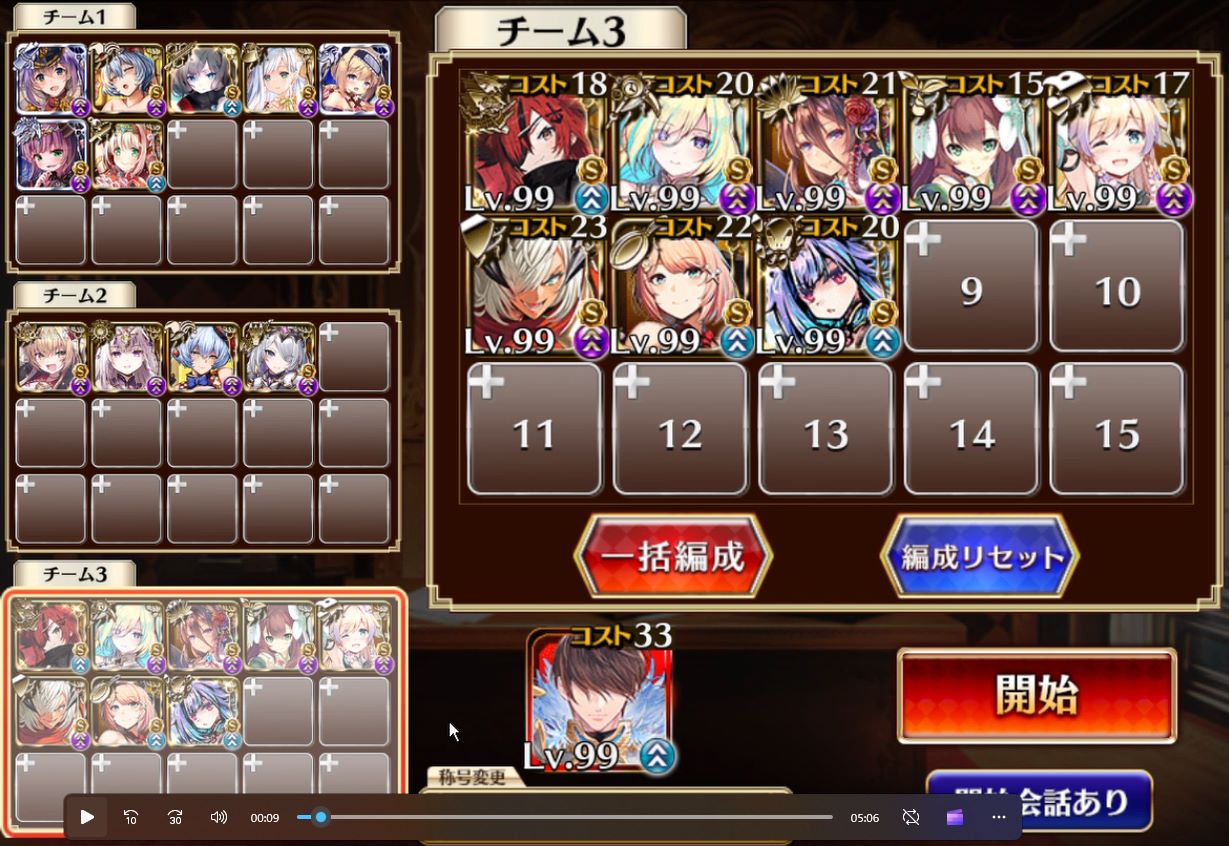Open empty unit slot 9
This screenshot has height=846, width=1229.
click(x=971, y=286)
